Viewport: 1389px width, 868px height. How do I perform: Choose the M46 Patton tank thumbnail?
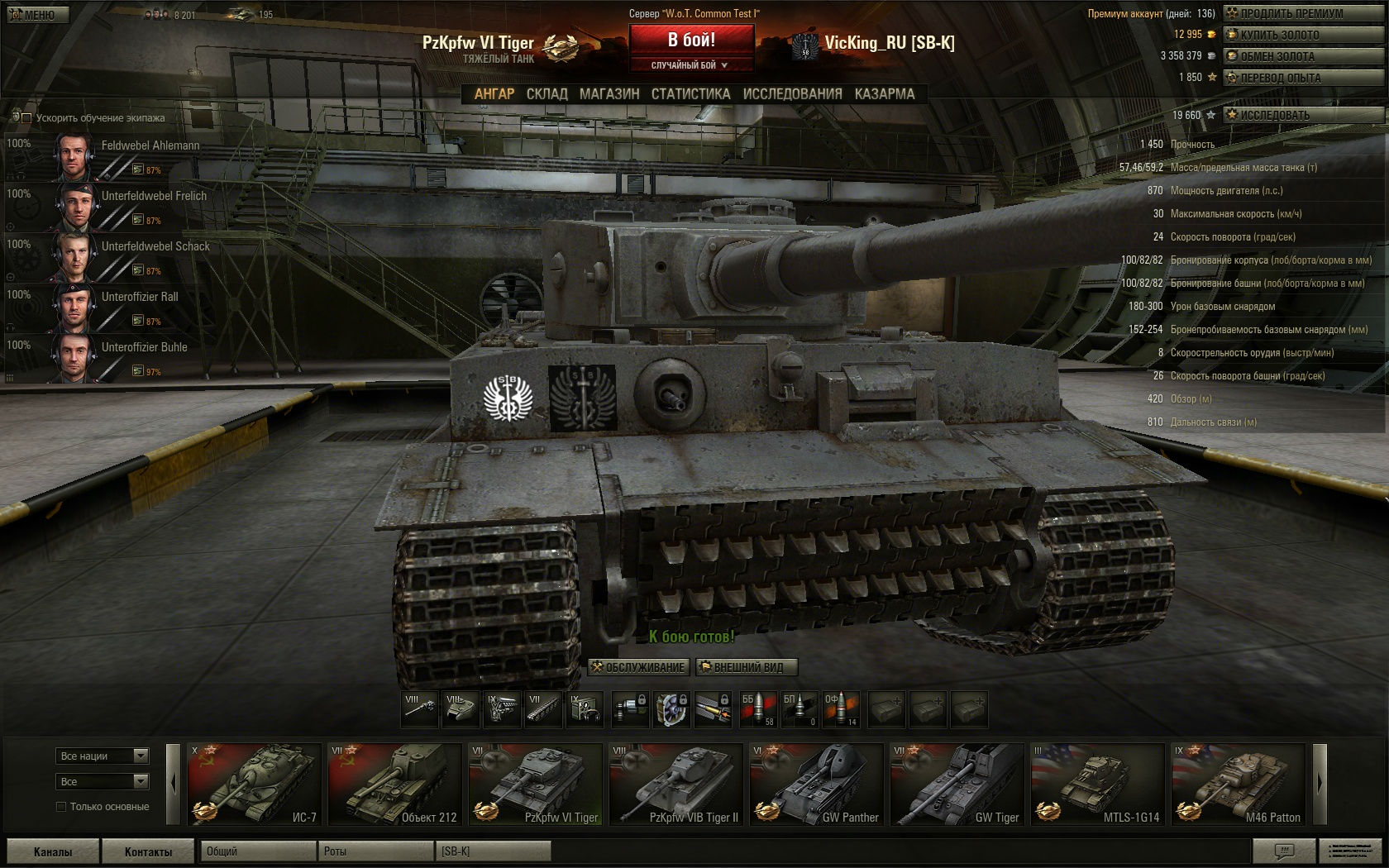(x=1238, y=784)
